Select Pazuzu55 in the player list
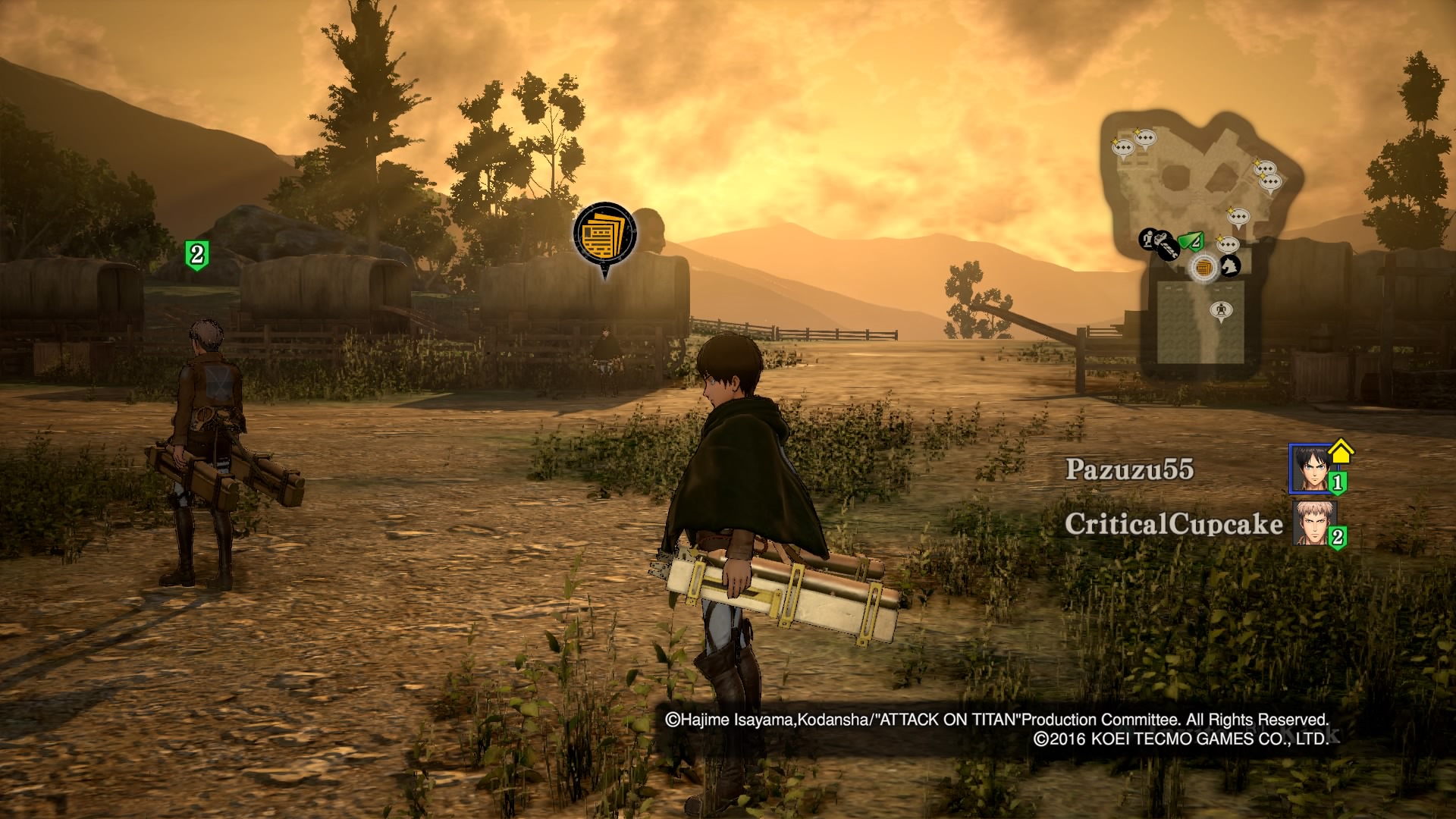This screenshot has height=819, width=1456. tap(1129, 469)
